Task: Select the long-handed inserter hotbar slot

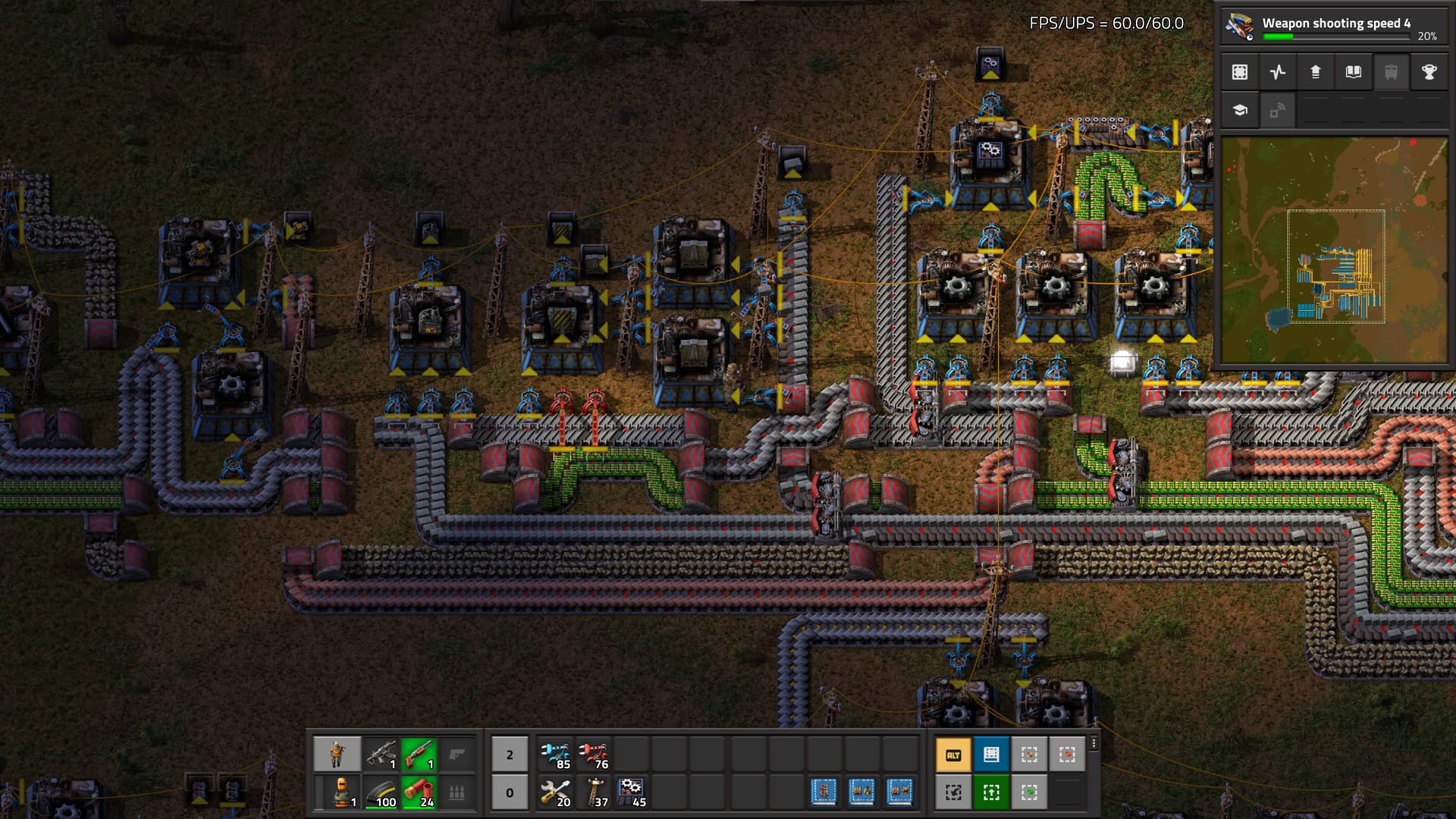Action: [x=594, y=755]
